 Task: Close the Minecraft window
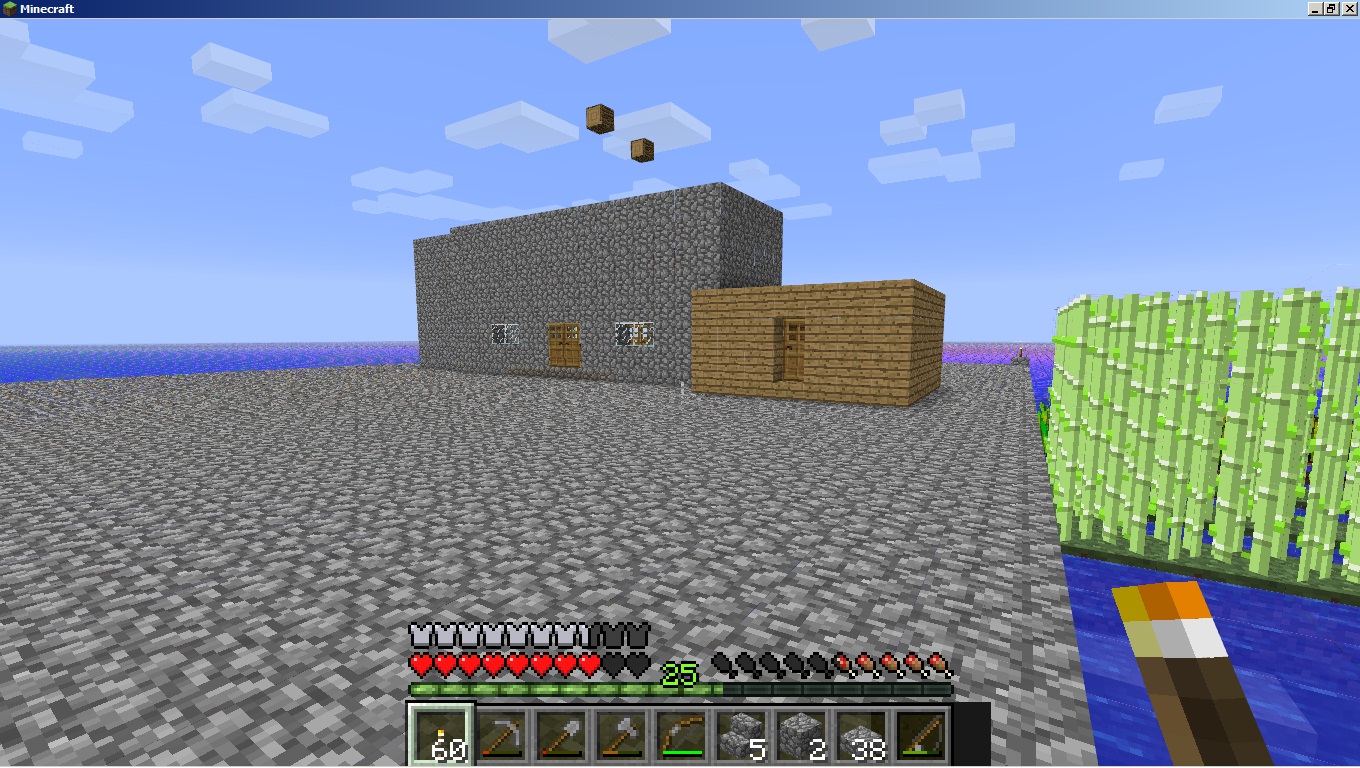point(1349,9)
